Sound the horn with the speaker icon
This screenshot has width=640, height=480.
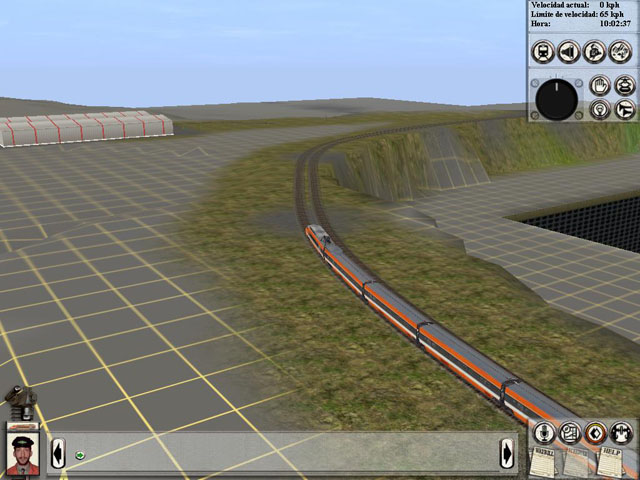tap(569, 51)
